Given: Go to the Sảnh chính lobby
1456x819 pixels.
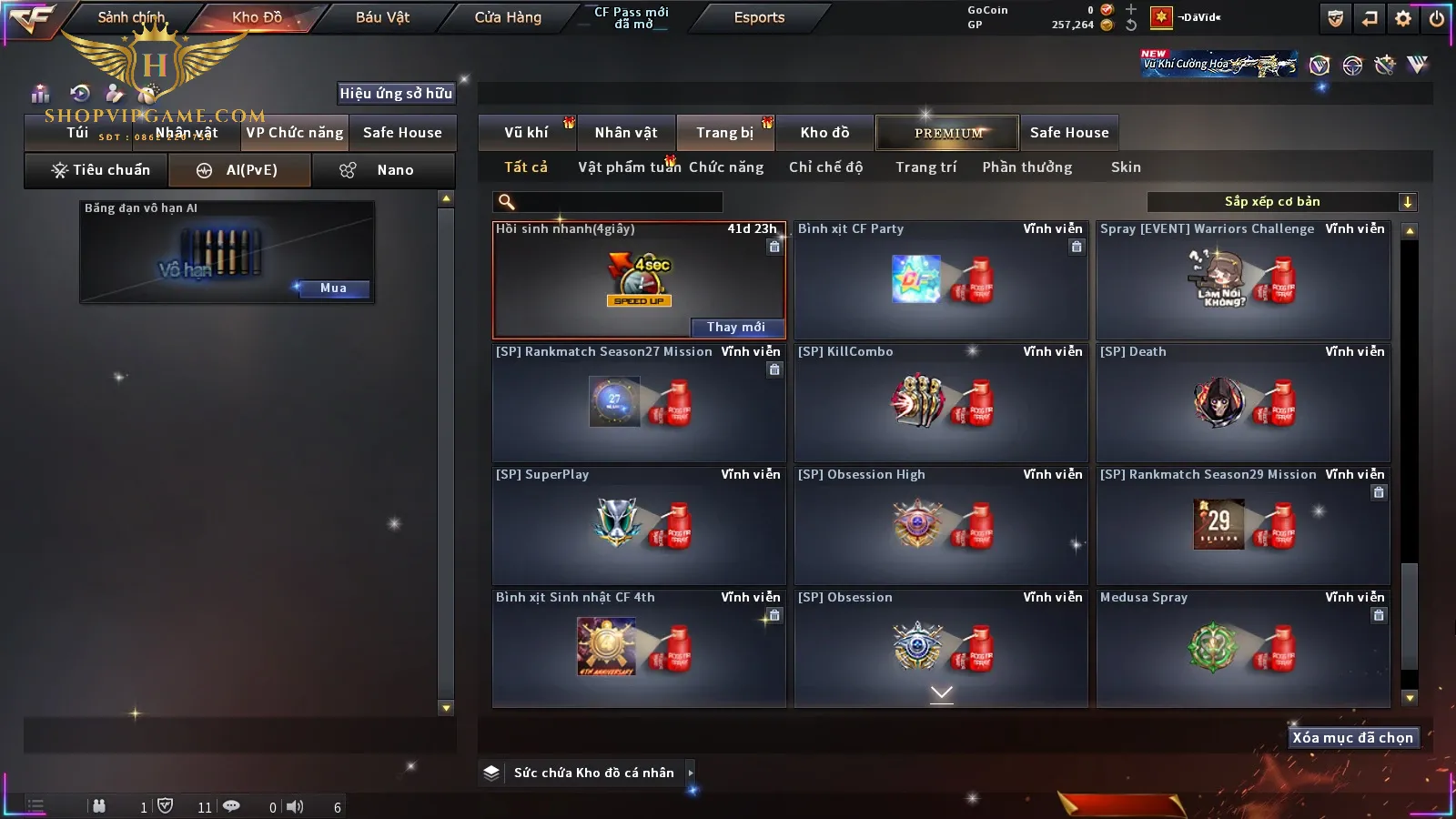Looking at the screenshot, I should 131,17.
